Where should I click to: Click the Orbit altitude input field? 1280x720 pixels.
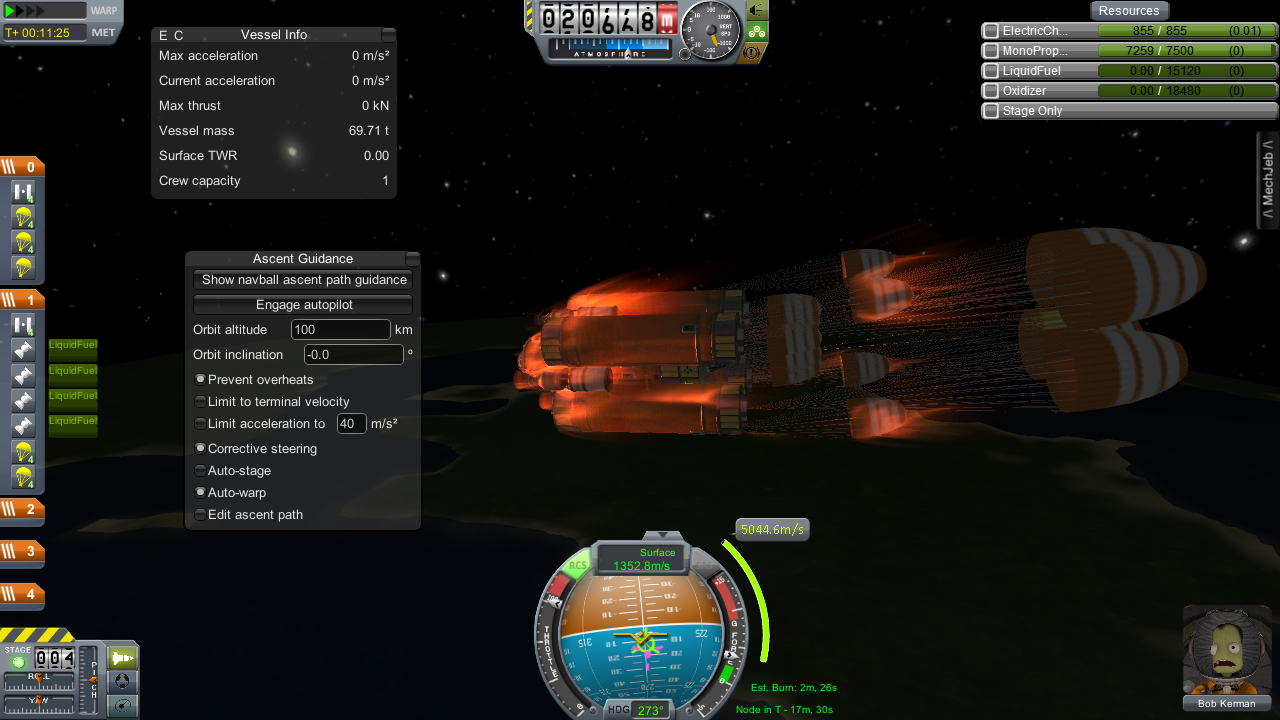tap(340, 330)
